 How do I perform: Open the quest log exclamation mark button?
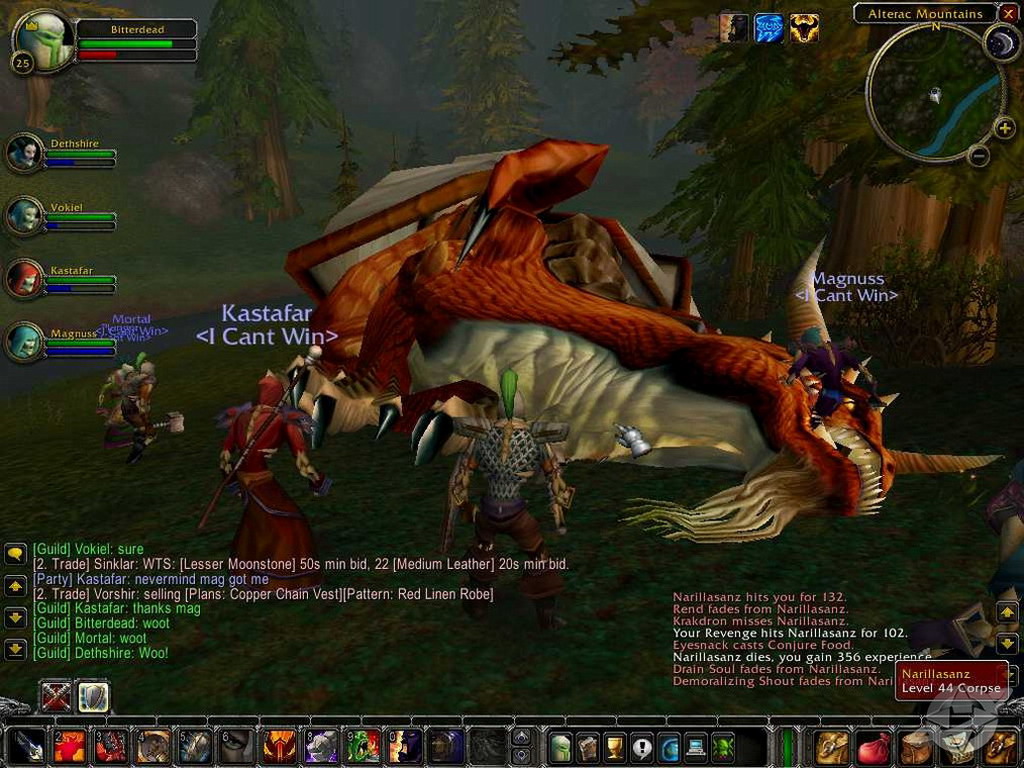click(641, 746)
